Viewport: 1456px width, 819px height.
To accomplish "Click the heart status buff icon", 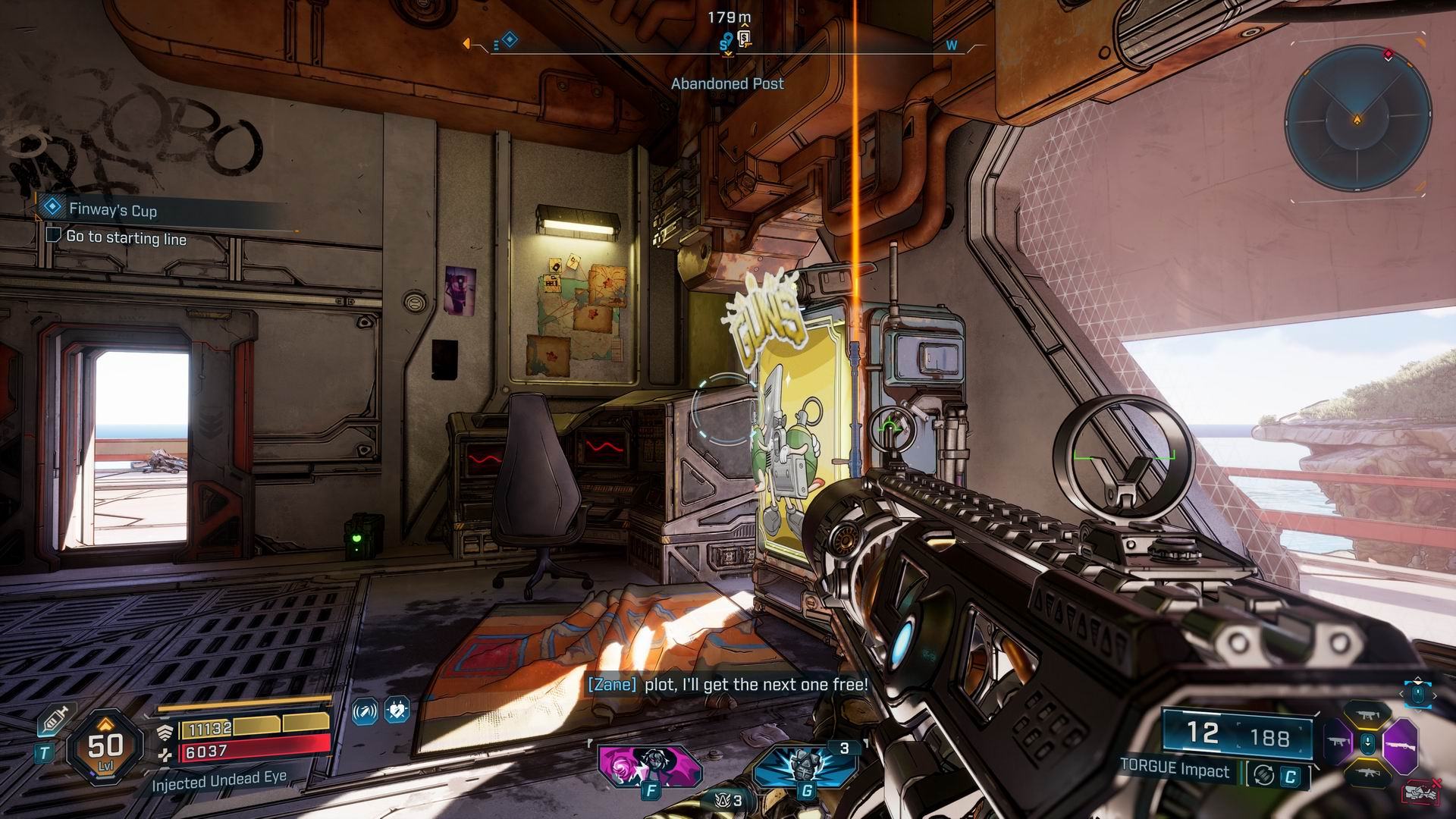I will point(397,711).
